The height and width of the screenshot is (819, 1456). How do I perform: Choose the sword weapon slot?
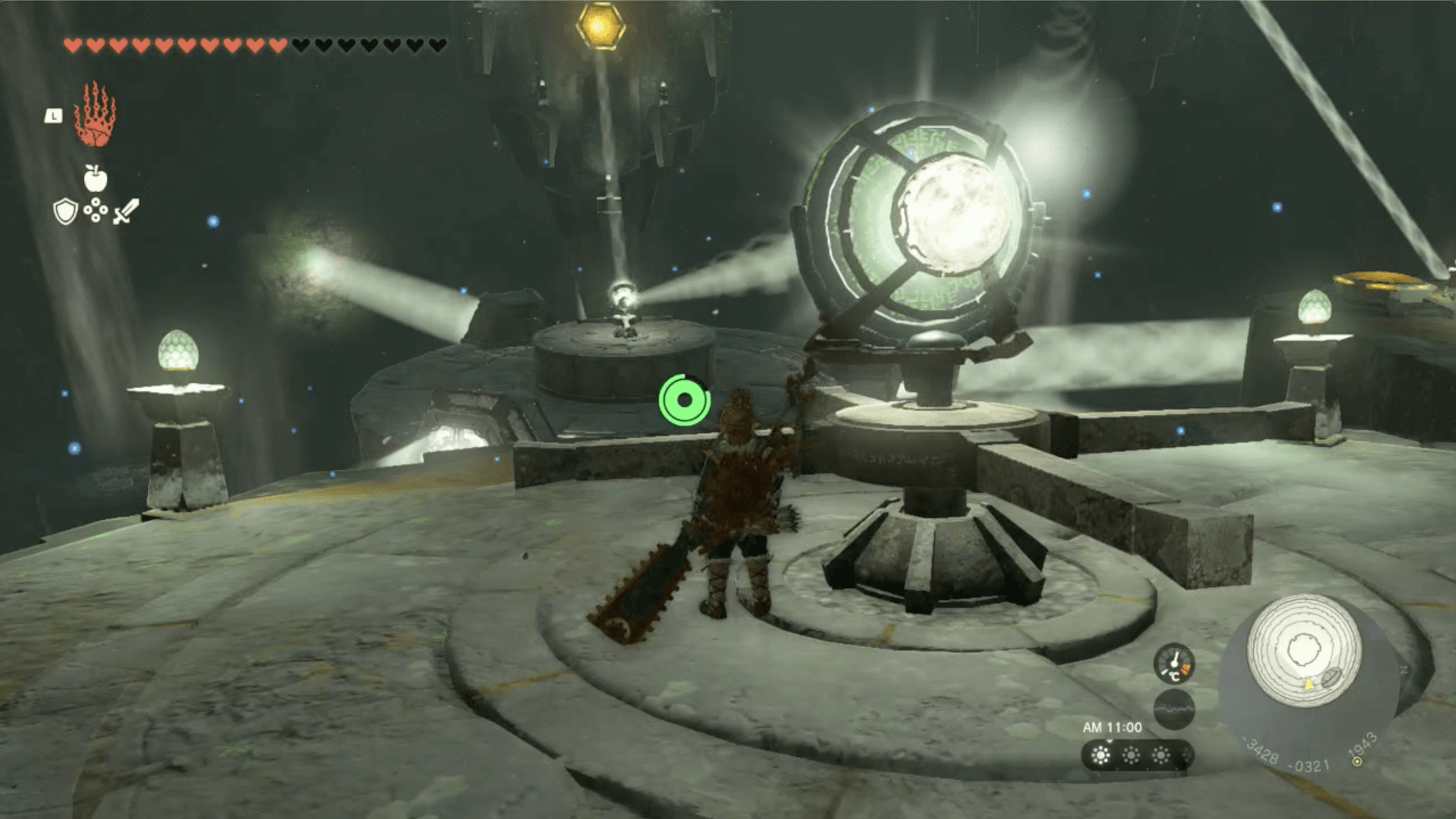pyautogui.click(x=126, y=211)
